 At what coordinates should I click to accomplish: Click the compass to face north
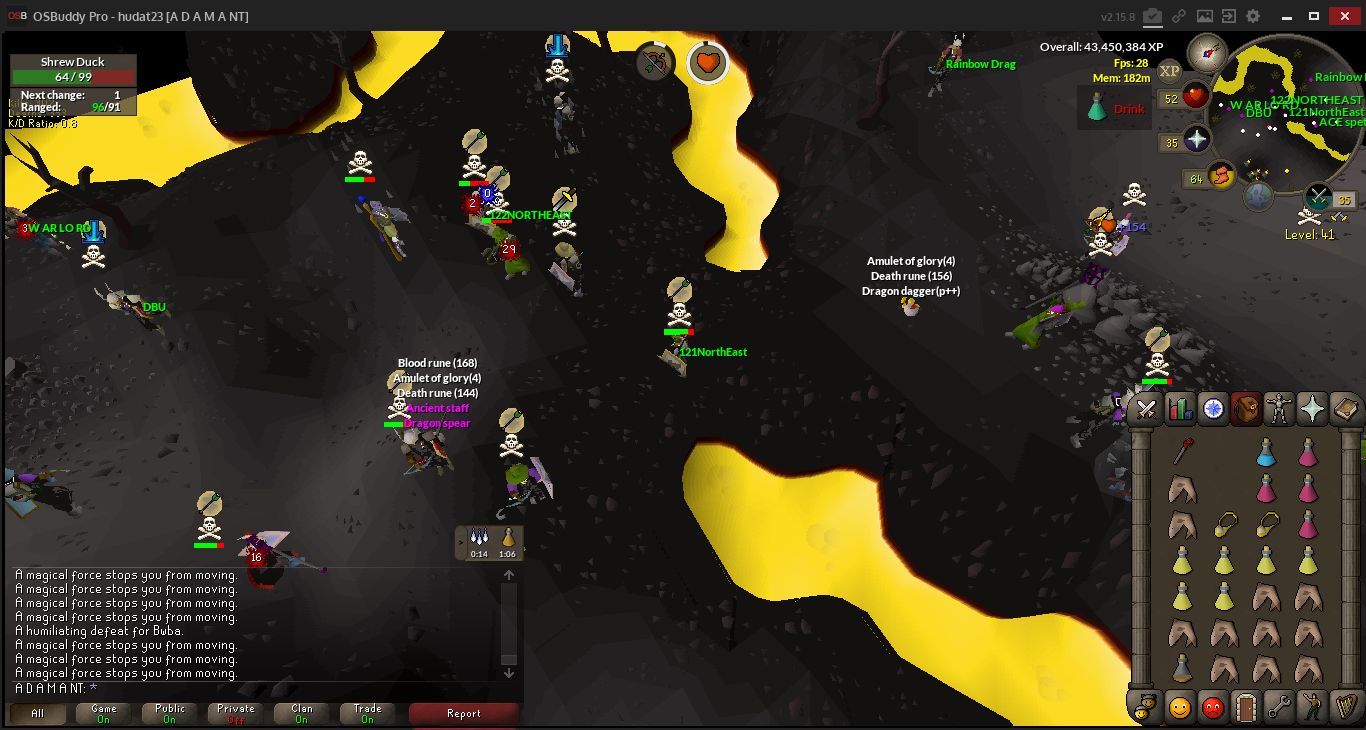(1207, 52)
